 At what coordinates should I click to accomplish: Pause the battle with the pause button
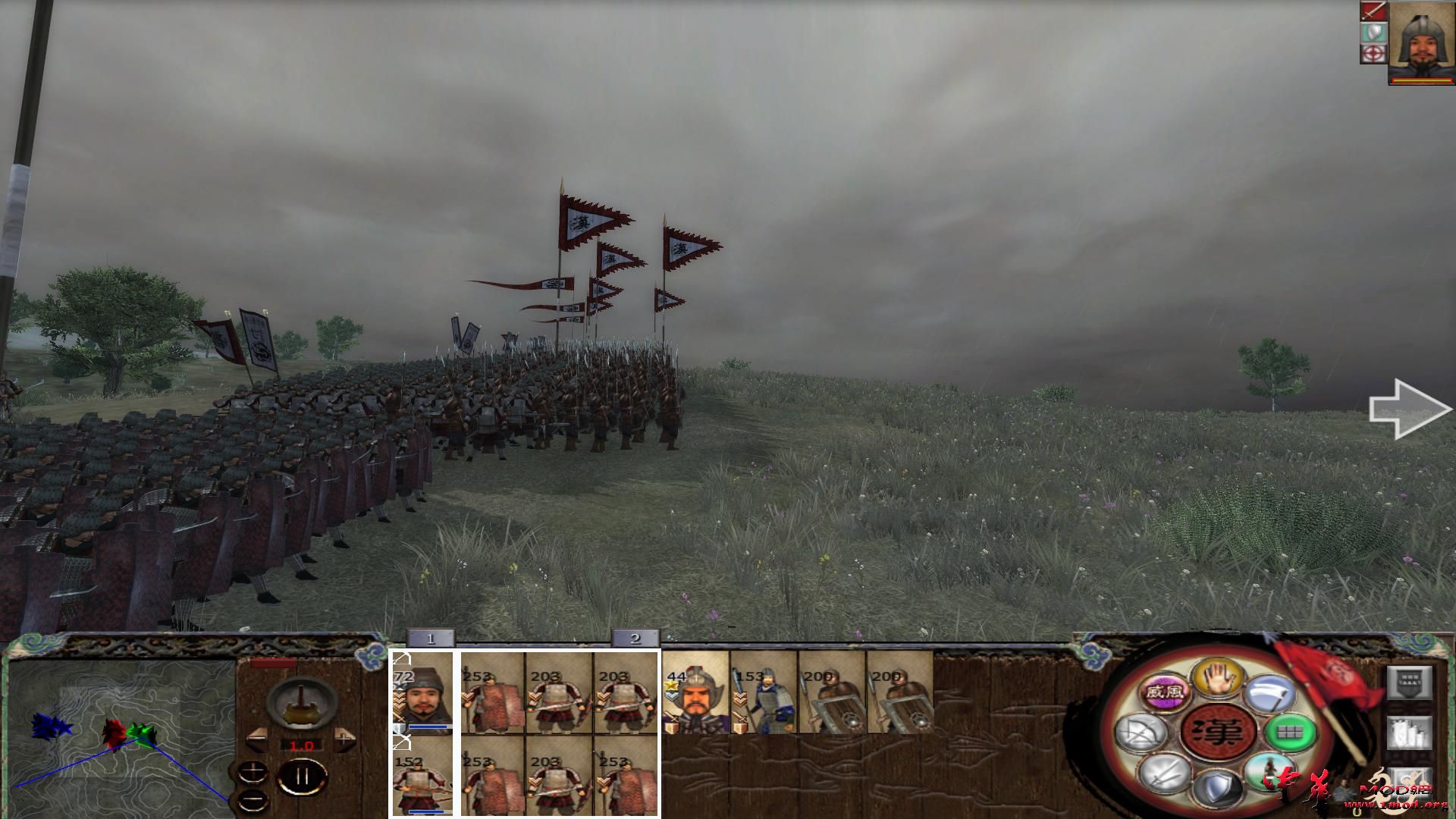coord(302,776)
